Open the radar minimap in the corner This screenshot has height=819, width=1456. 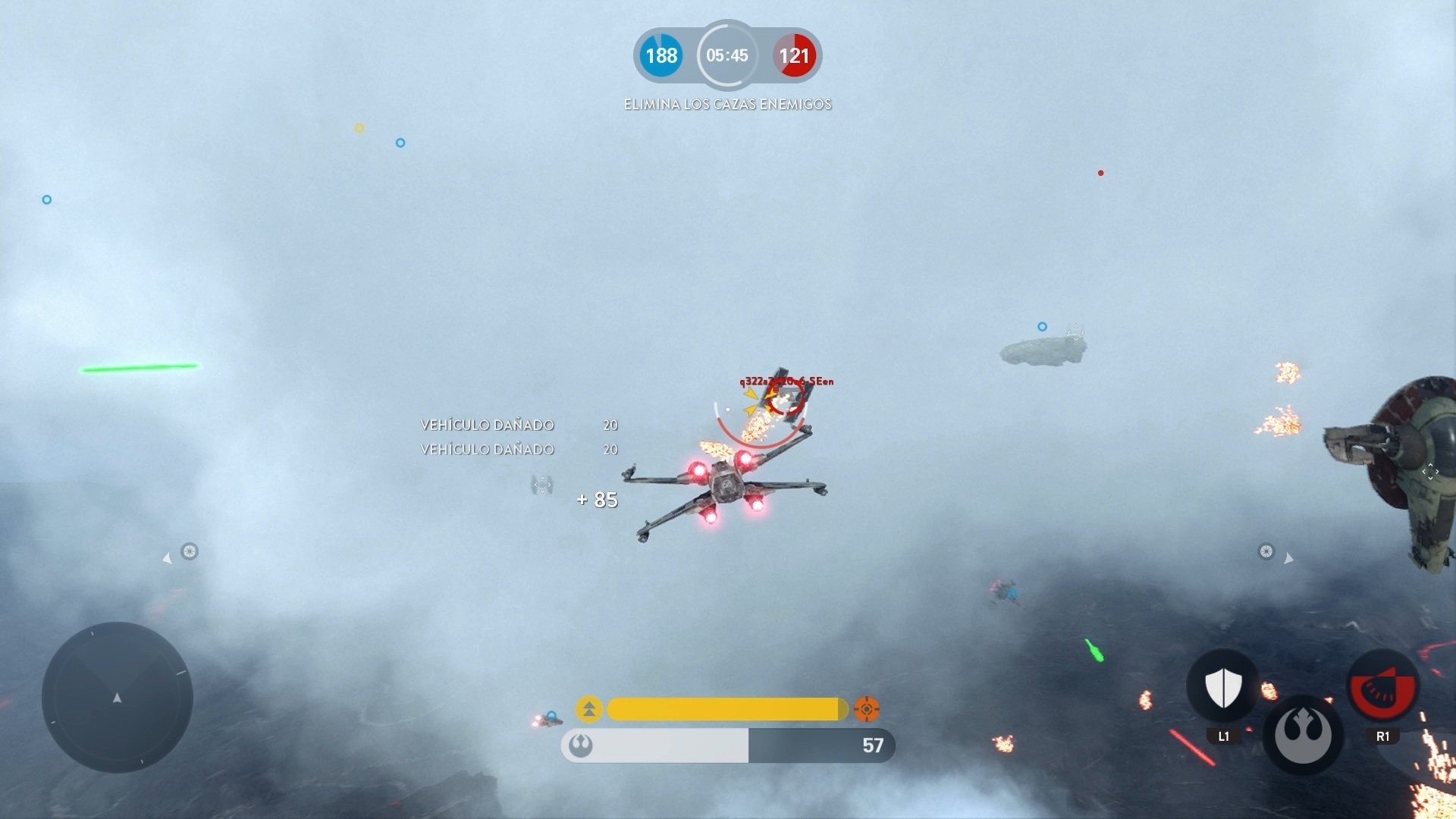118,698
